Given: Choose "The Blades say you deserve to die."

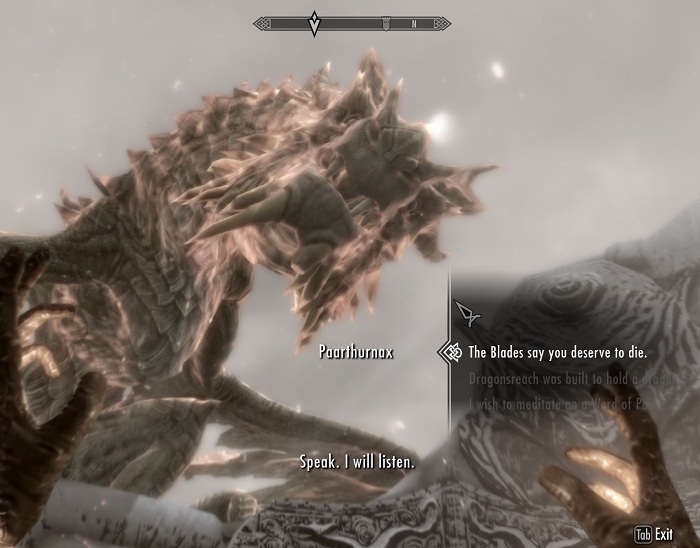Looking at the screenshot, I should click(x=558, y=353).
